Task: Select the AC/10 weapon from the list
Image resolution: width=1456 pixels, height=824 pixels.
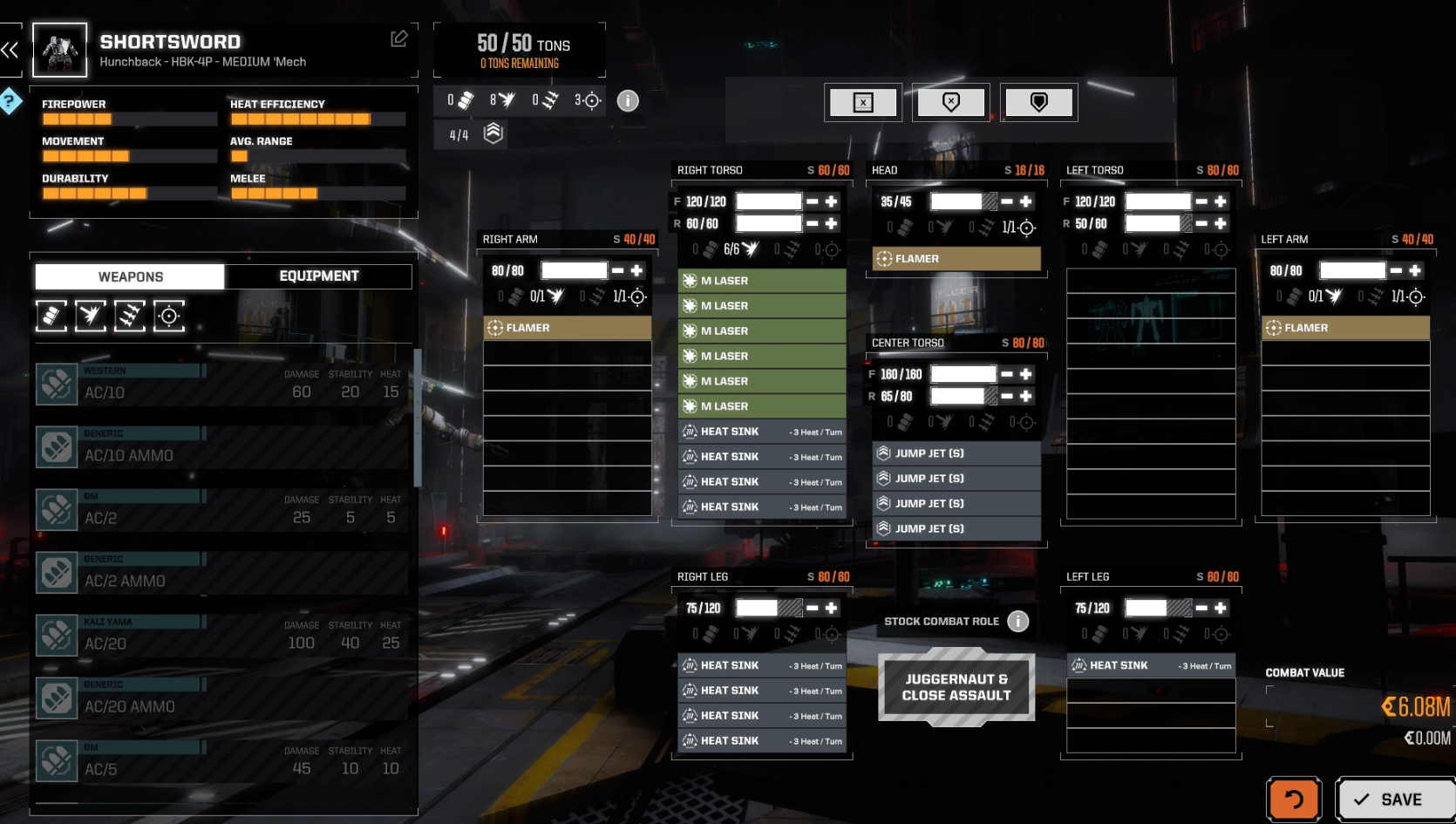Action: pos(222,385)
